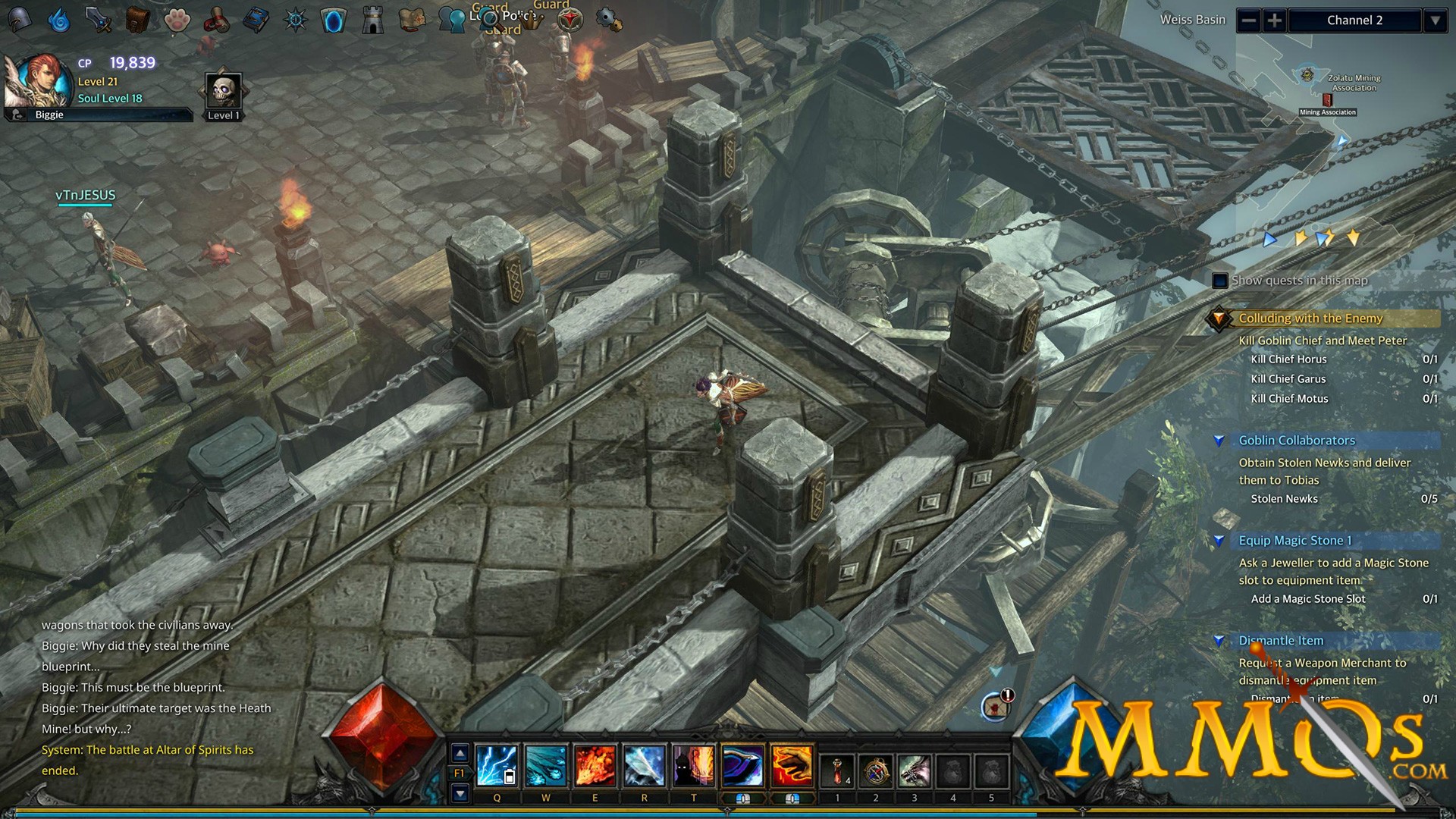Screen dimensions: 1456x819
Task: Select the Equip Magic Stone 1 quest
Action: point(1295,541)
